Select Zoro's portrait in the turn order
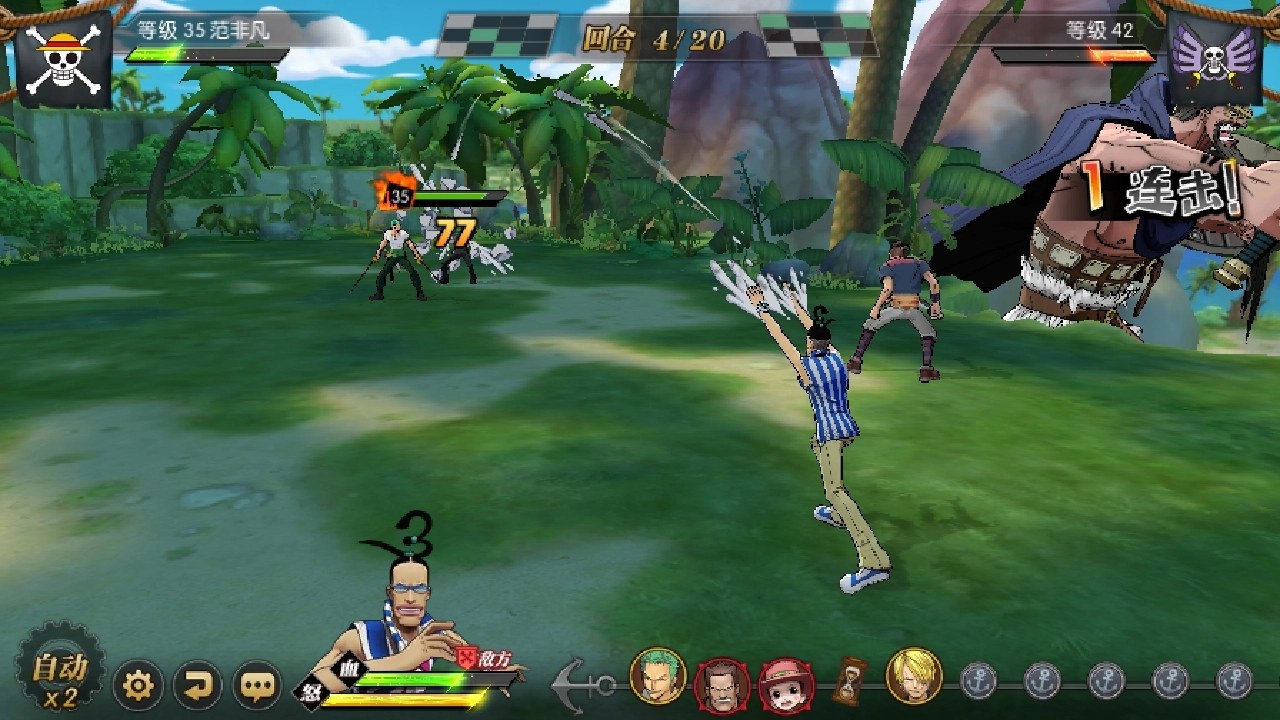Image resolution: width=1280 pixels, height=720 pixels. [x=658, y=677]
